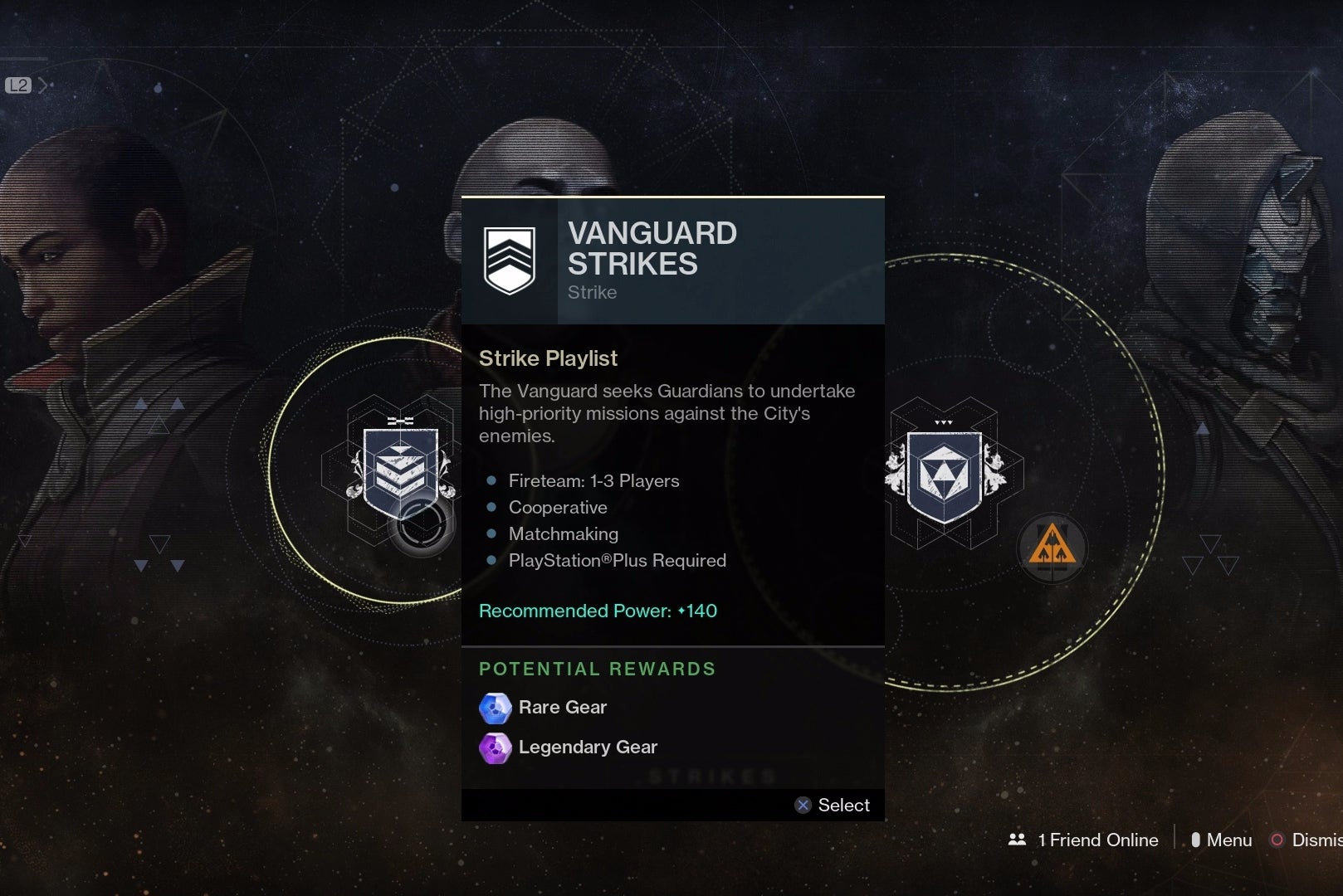1343x896 pixels.
Task: Click the Fireteam: 1-3 Players bullet entry
Action: (593, 480)
